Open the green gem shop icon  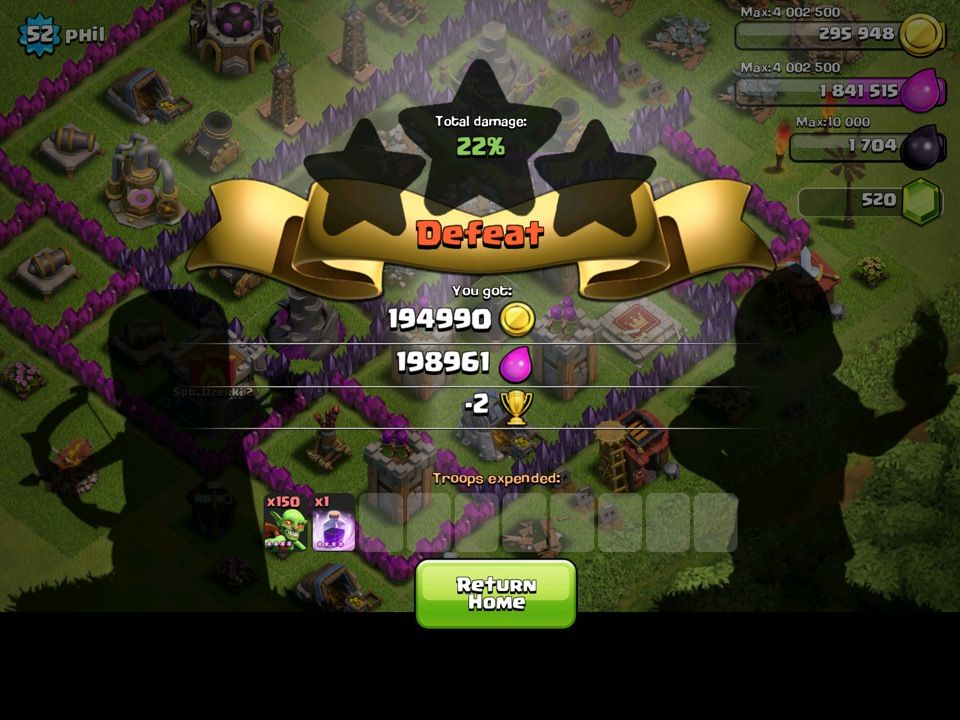919,201
